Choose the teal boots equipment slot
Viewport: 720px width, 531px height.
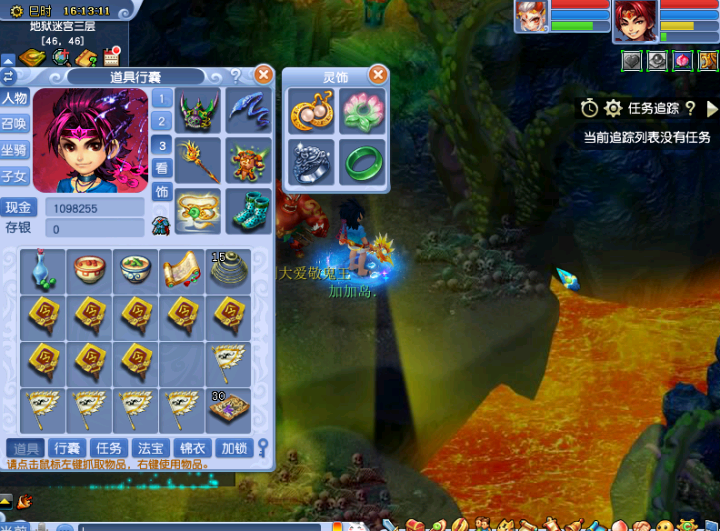point(247,209)
